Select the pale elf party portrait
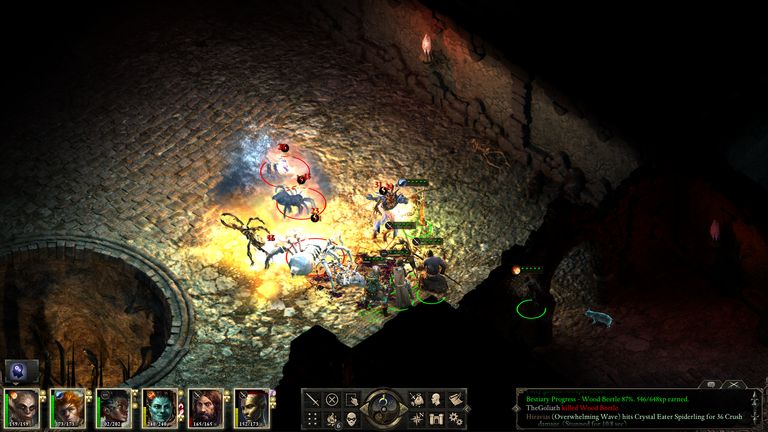 point(22,408)
